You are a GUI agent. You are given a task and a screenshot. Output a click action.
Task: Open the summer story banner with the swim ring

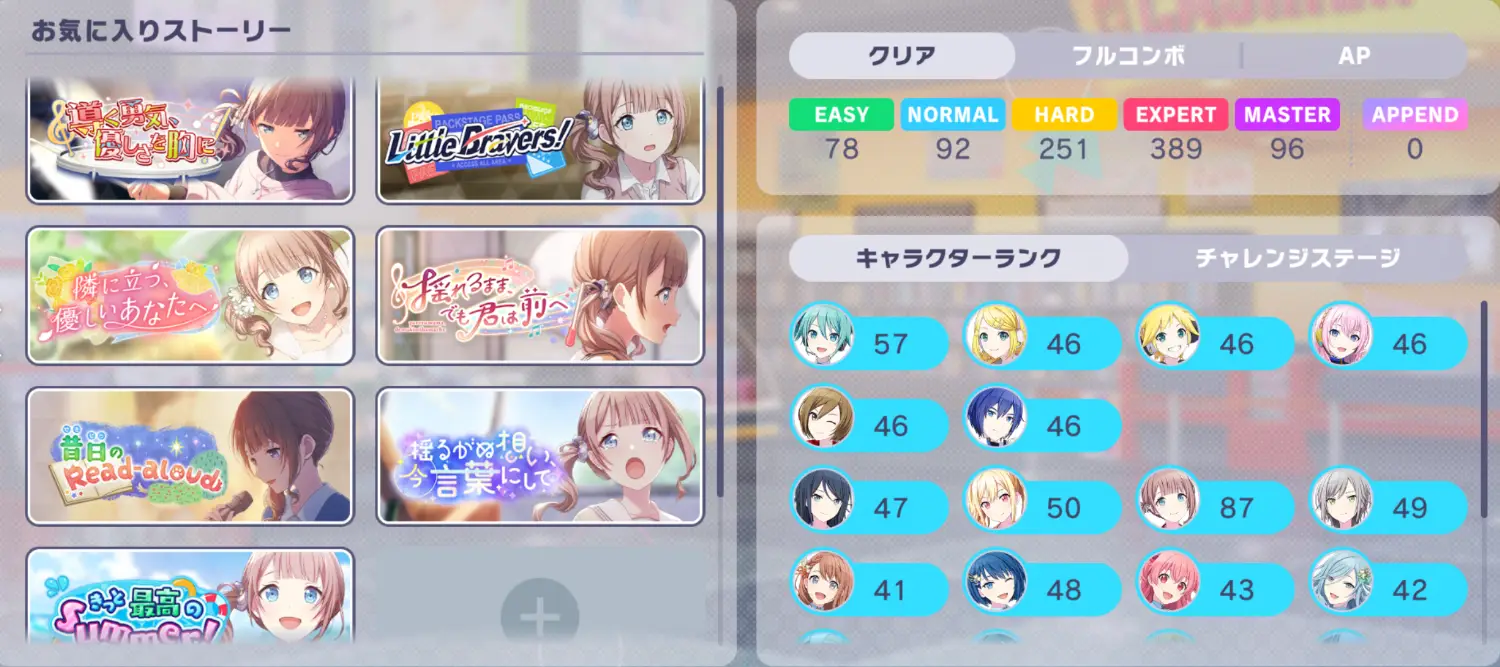pyautogui.click(x=190, y=607)
